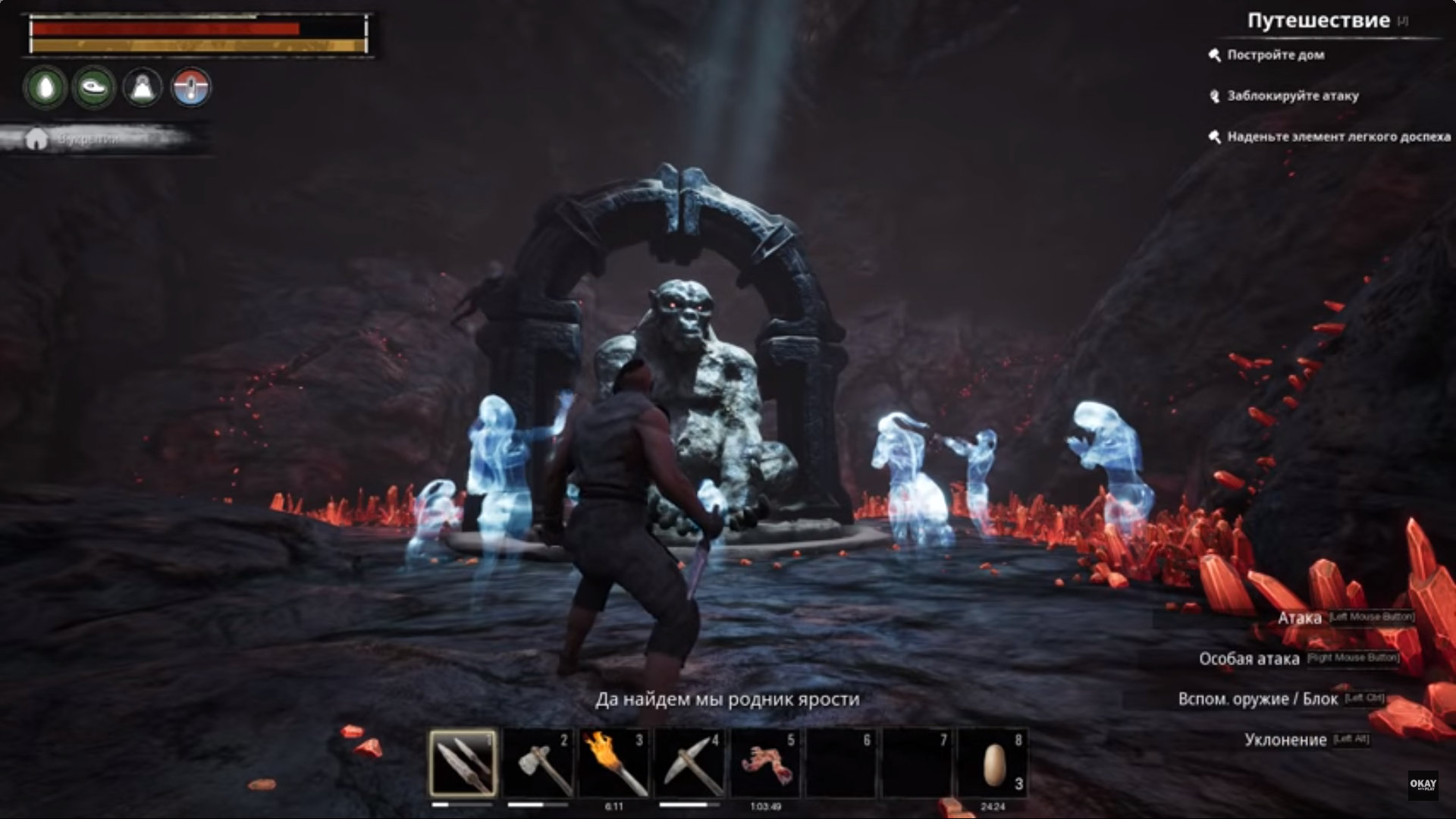Select the egg stack in slot 8
Screen dimensions: 1456x819
[993, 763]
